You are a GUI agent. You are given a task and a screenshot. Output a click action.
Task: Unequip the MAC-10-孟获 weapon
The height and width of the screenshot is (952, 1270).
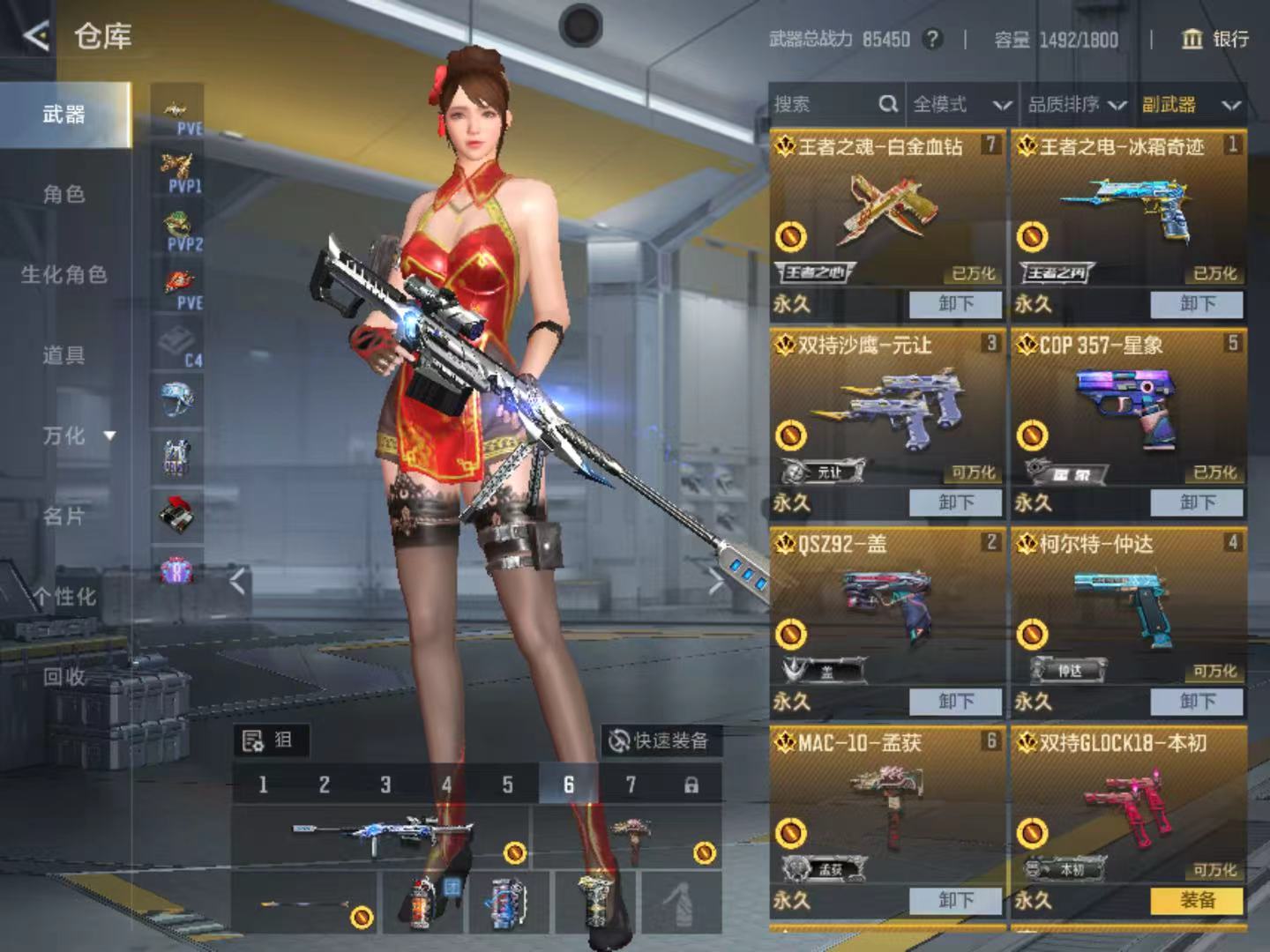click(x=955, y=900)
